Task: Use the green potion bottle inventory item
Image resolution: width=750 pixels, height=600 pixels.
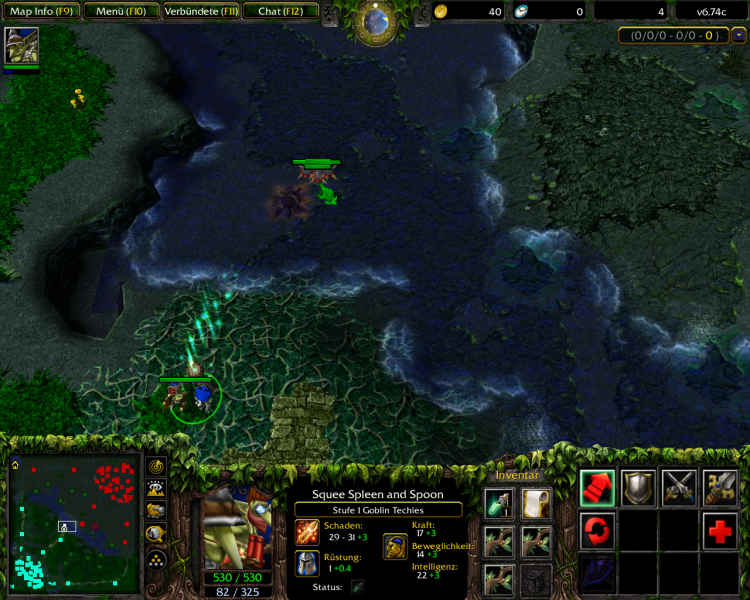Action: click(x=499, y=504)
